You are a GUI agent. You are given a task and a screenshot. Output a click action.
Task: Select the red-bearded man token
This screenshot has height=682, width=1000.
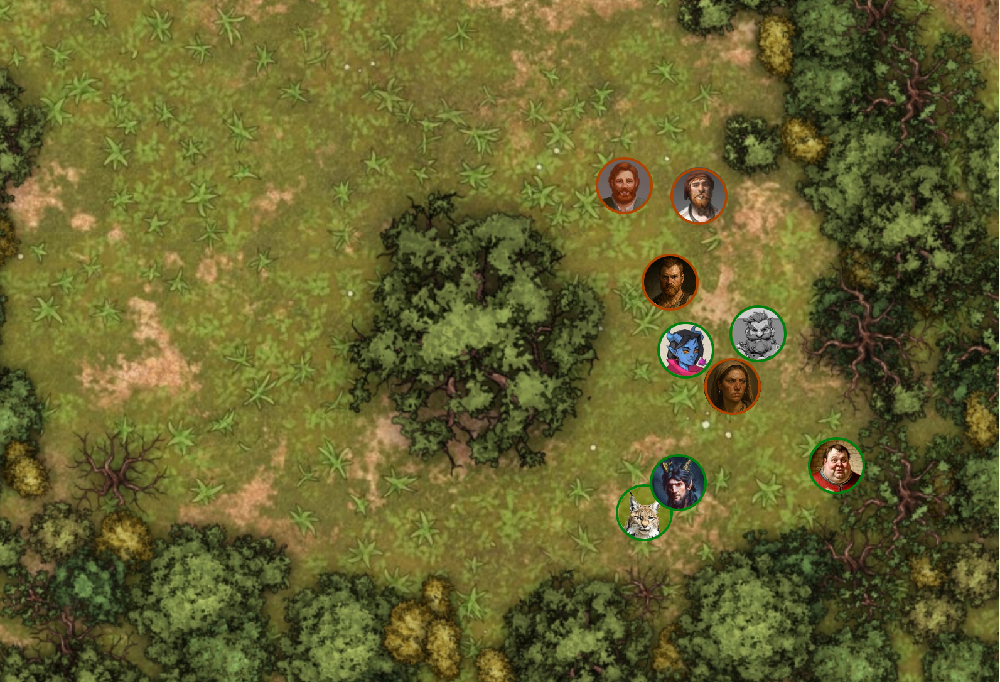[624, 186]
